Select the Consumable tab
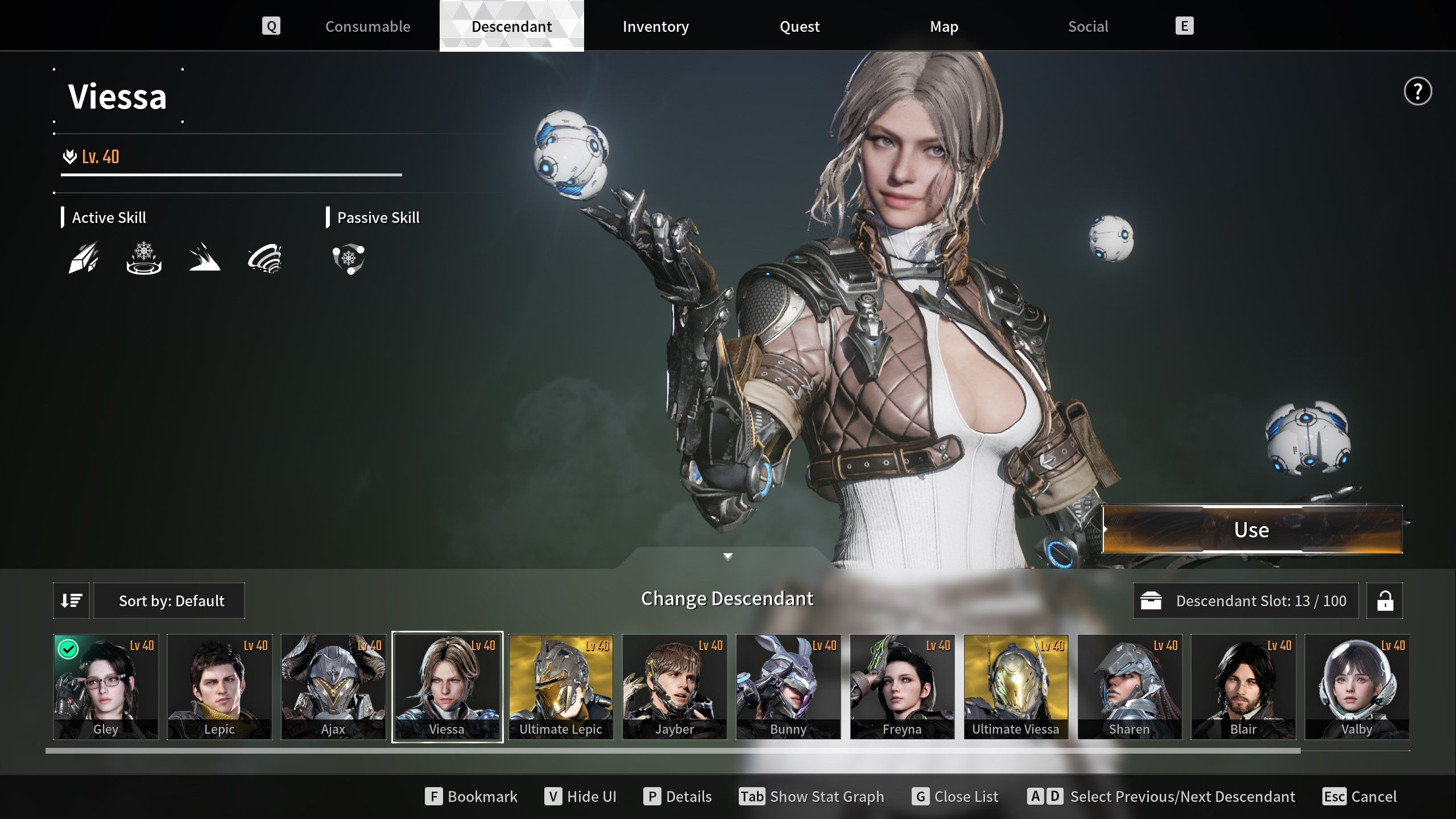1456x819 pixels. point(367,27)
